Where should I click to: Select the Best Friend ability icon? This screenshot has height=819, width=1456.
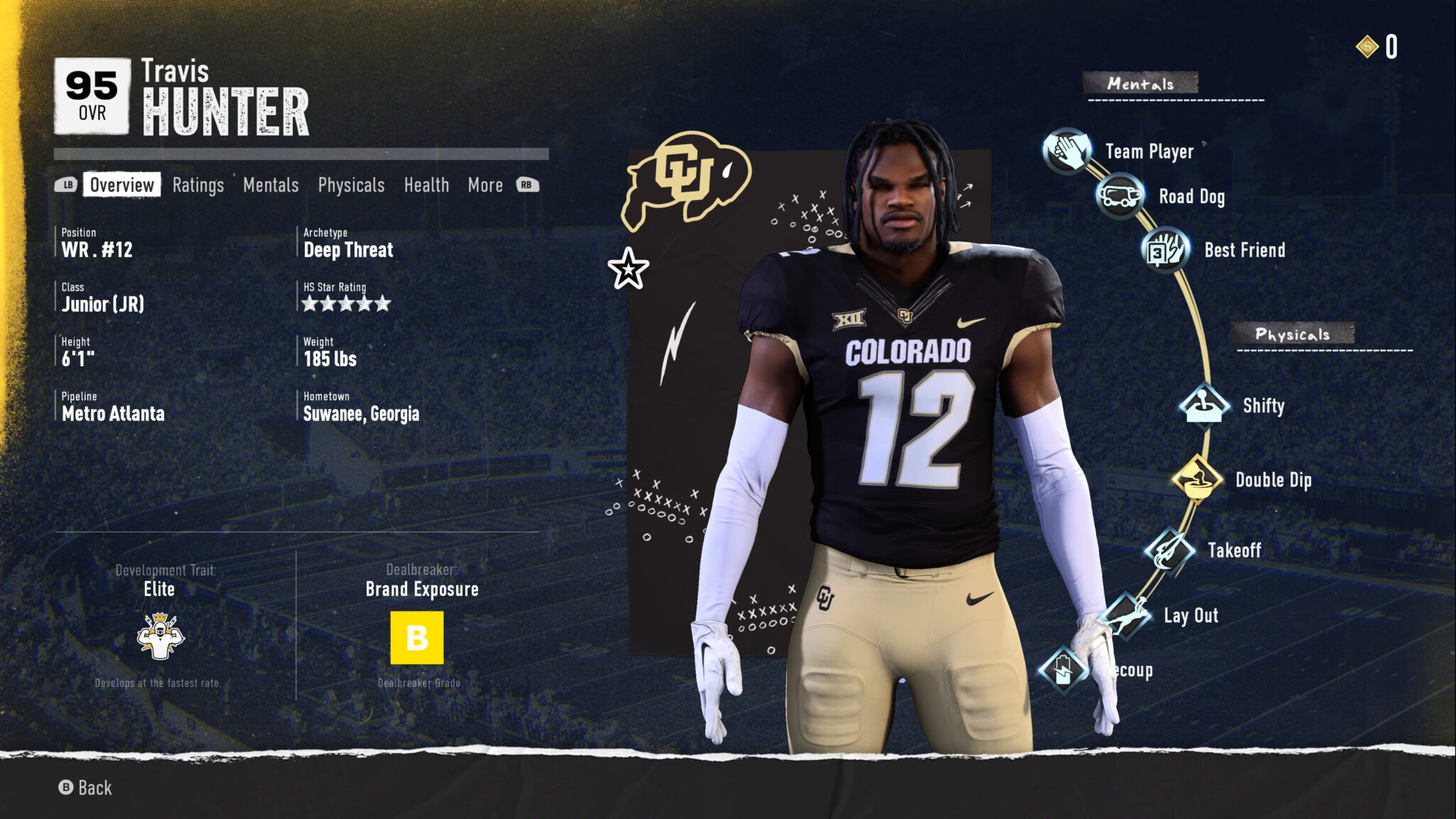[x=1165, y=250]
